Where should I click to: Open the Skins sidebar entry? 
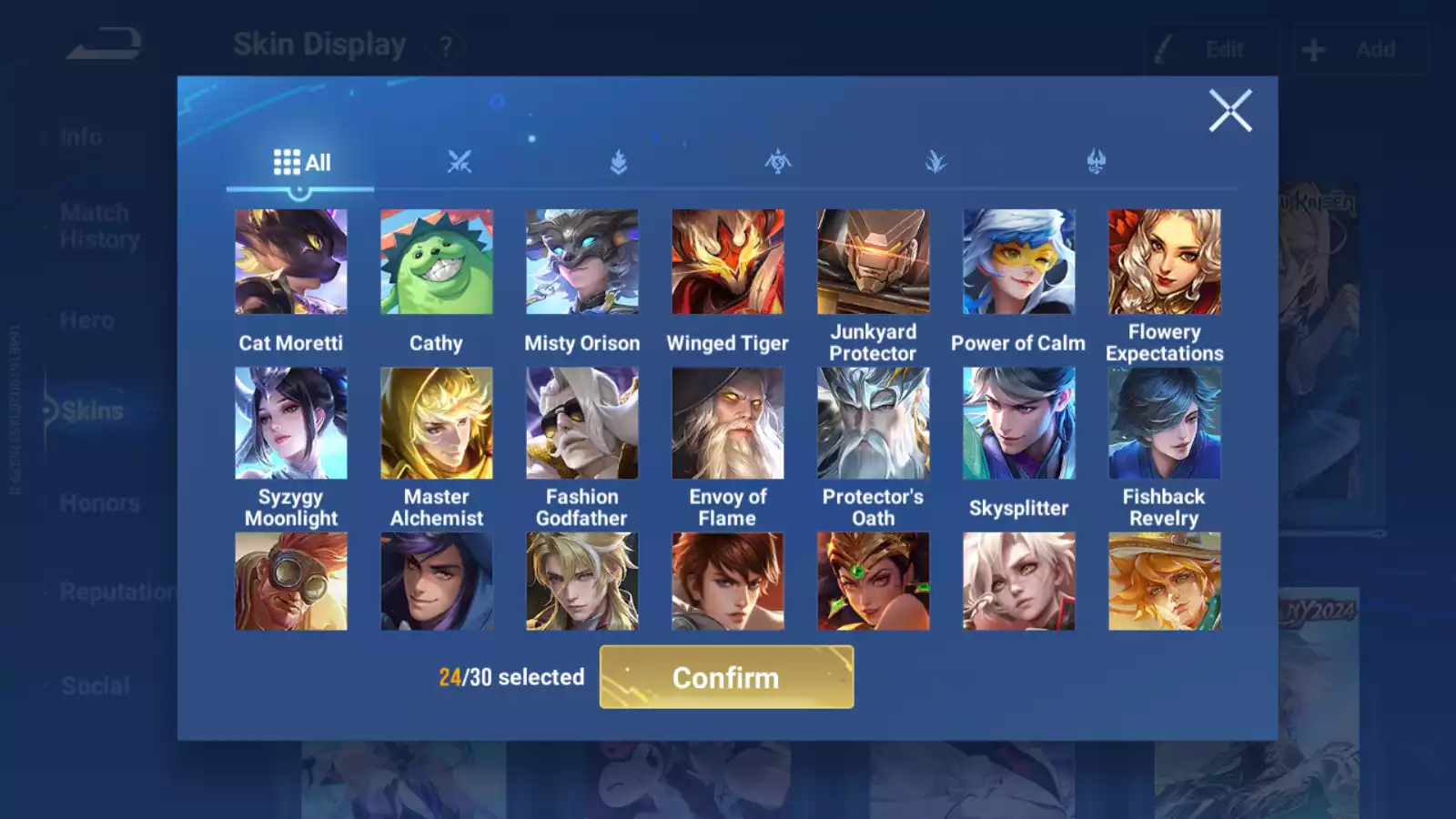pos(89,410)
